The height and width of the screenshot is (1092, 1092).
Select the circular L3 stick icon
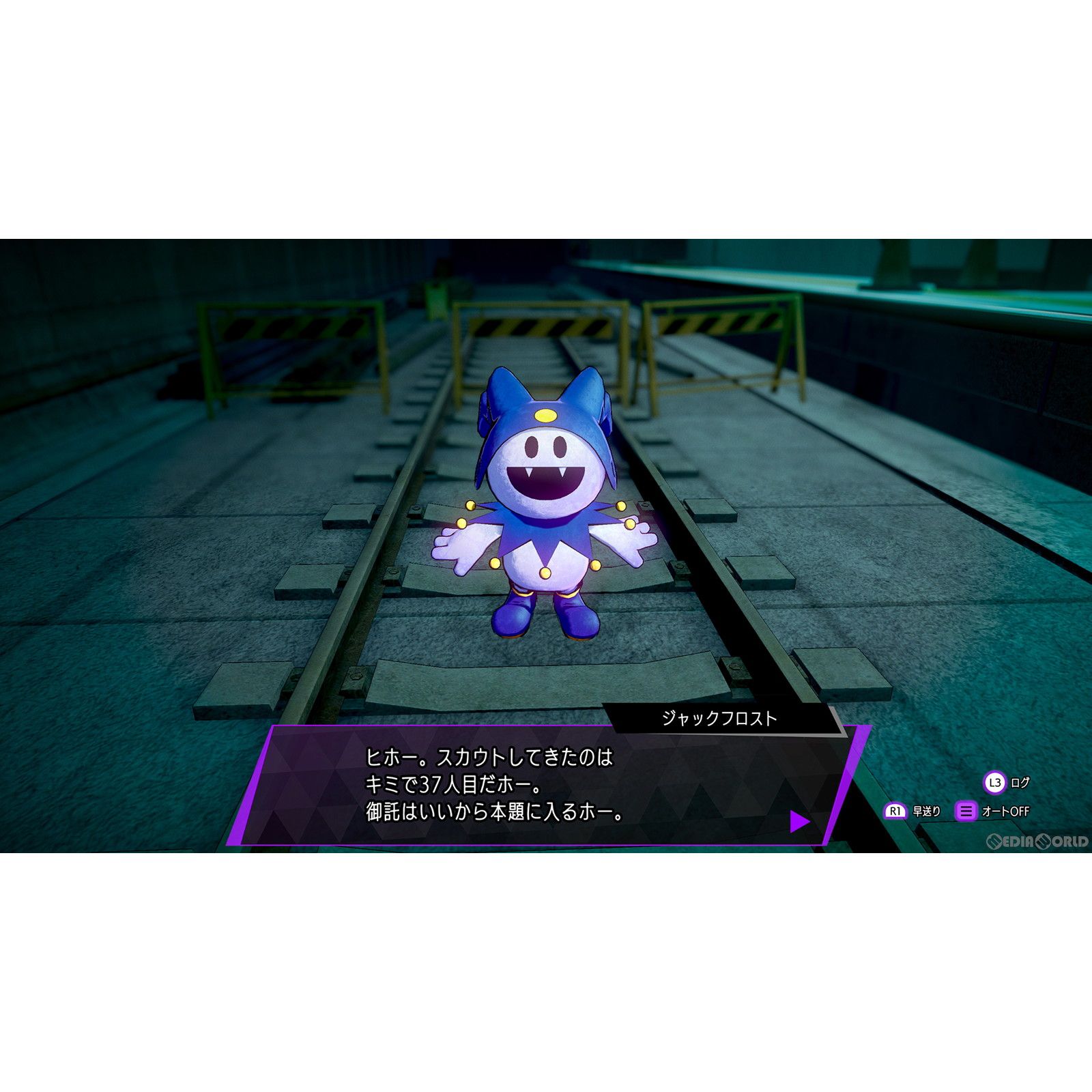[x=994, y=781]
